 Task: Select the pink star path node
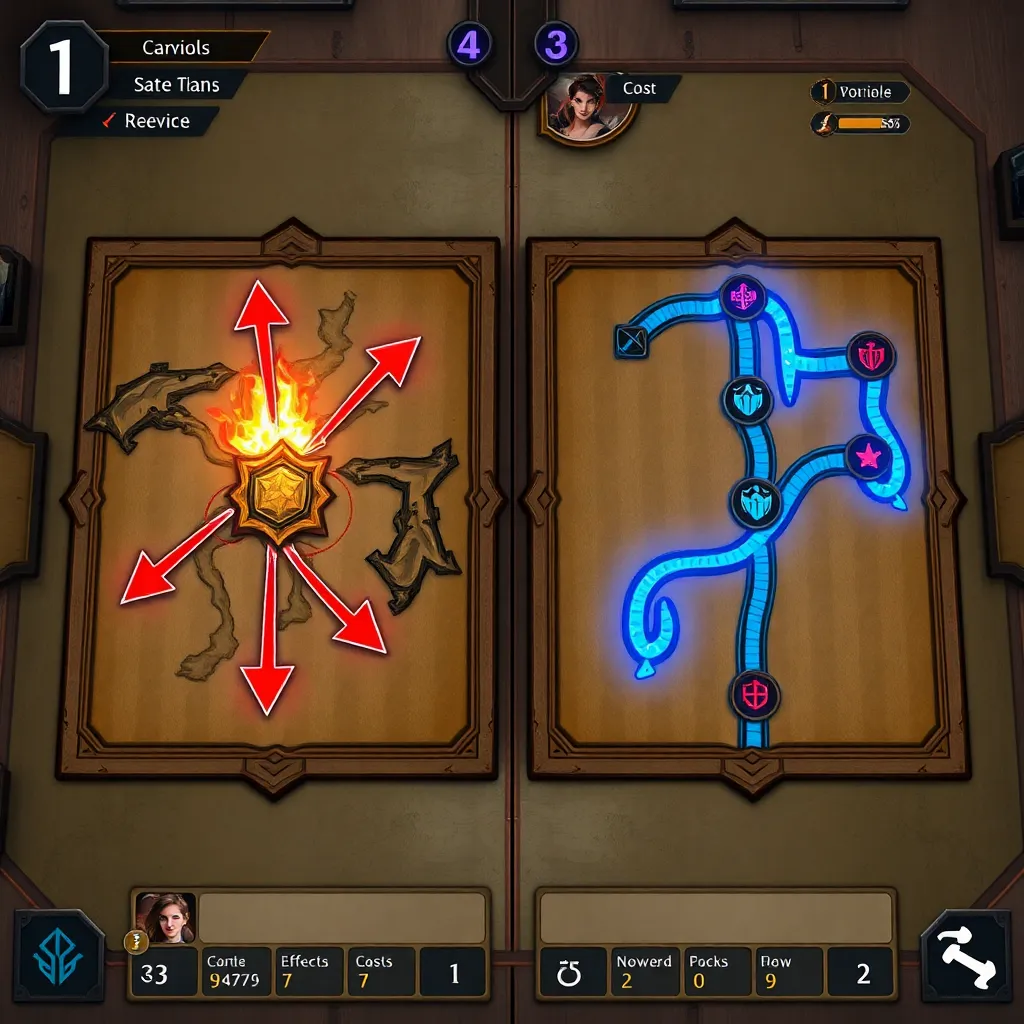click(869, 457)
